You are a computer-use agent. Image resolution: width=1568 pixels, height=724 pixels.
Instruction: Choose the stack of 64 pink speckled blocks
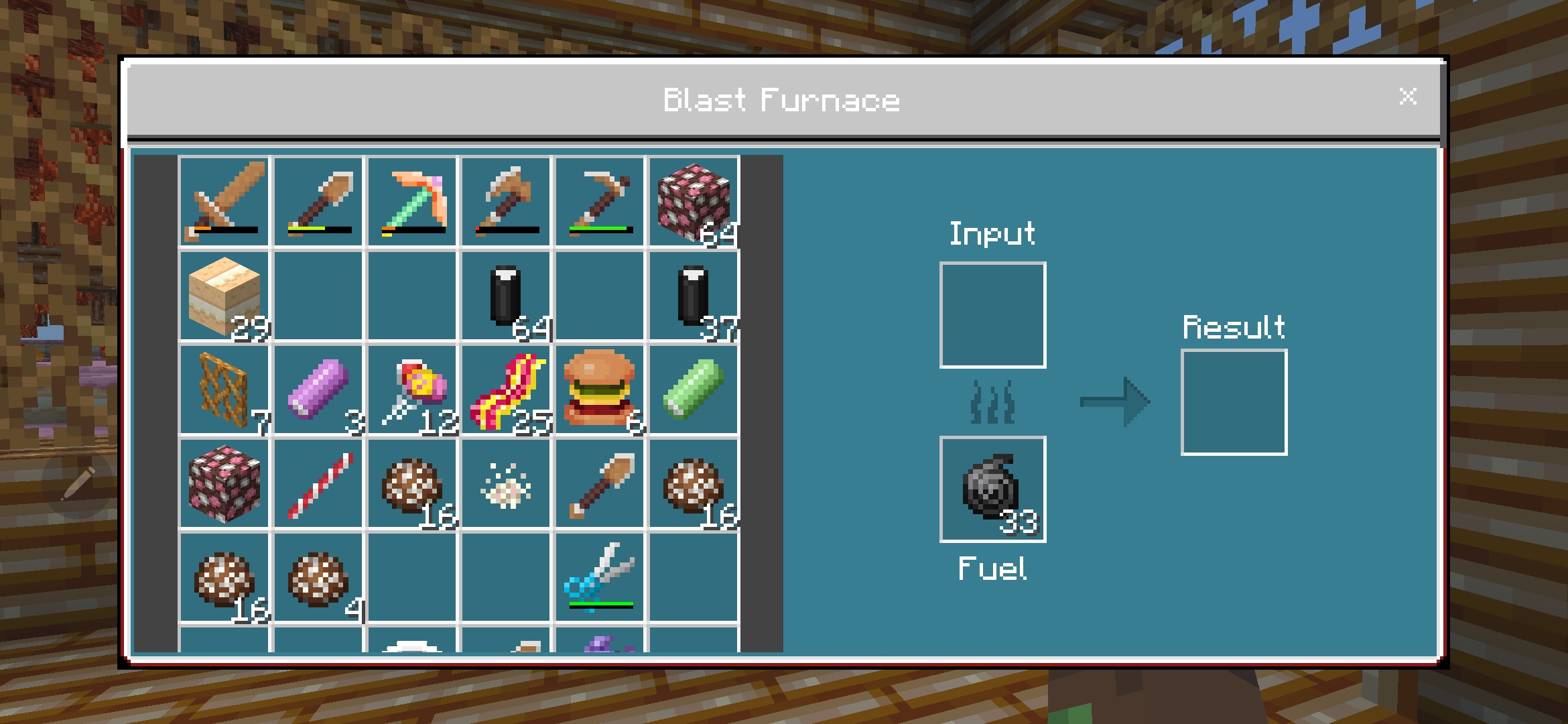point(694,201)
